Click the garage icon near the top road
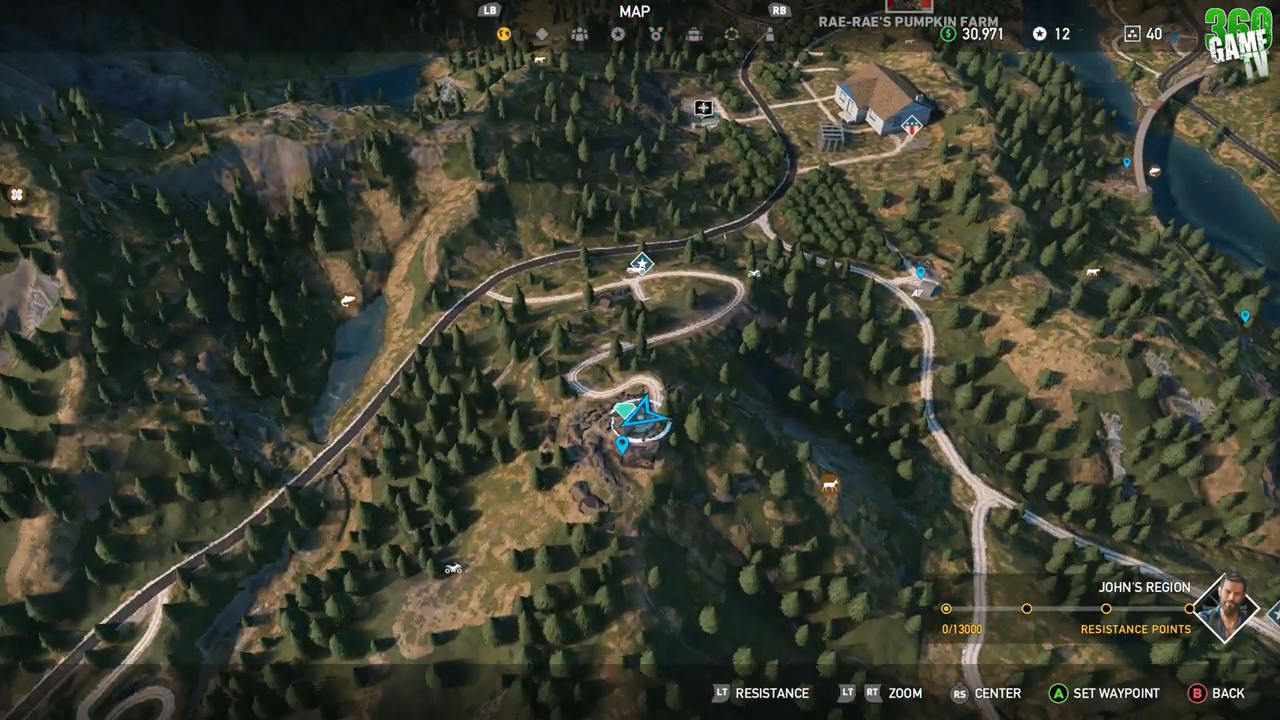 (x=705, y=106)
